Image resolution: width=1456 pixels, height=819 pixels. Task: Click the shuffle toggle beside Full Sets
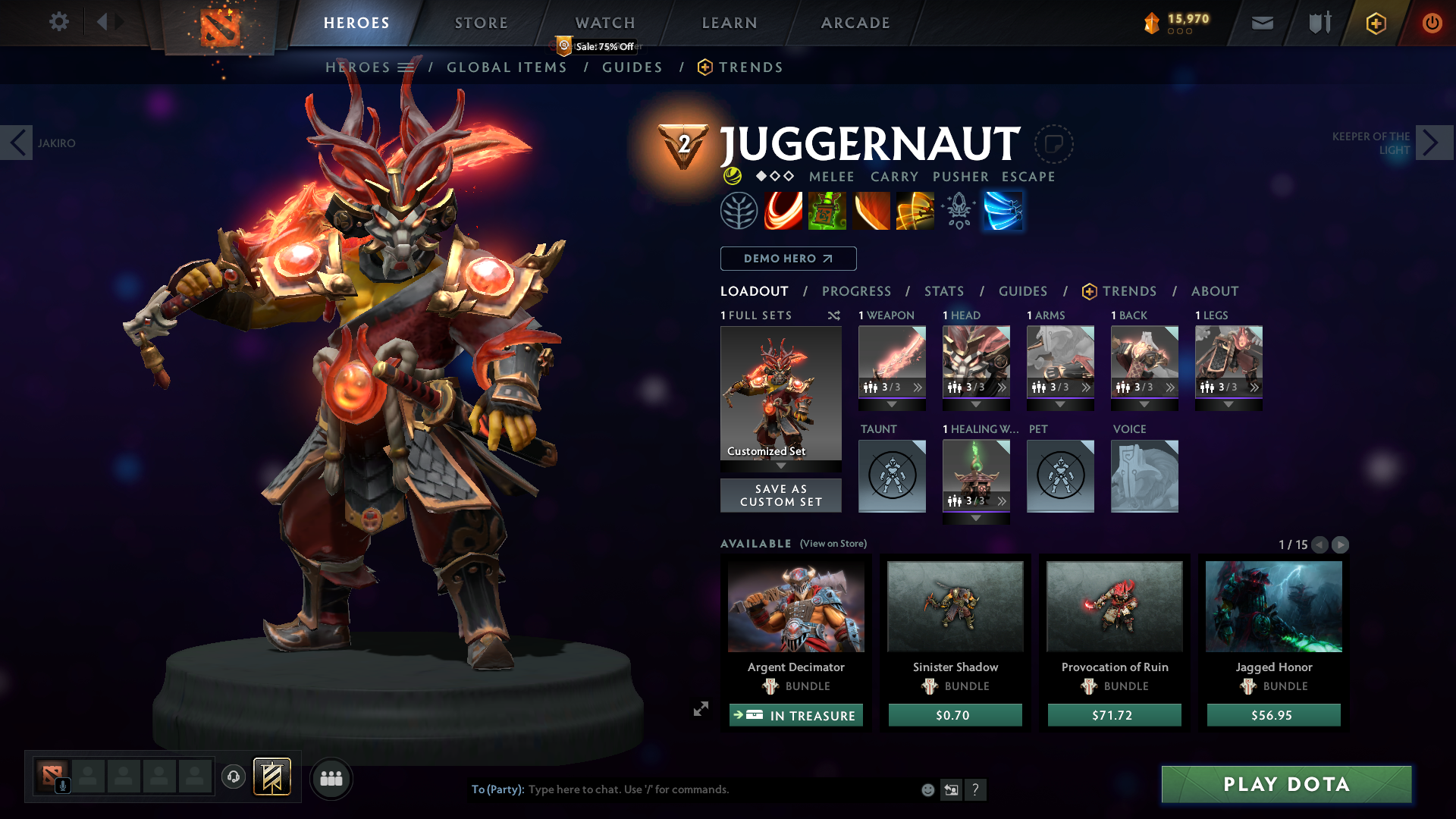point(833,315)
